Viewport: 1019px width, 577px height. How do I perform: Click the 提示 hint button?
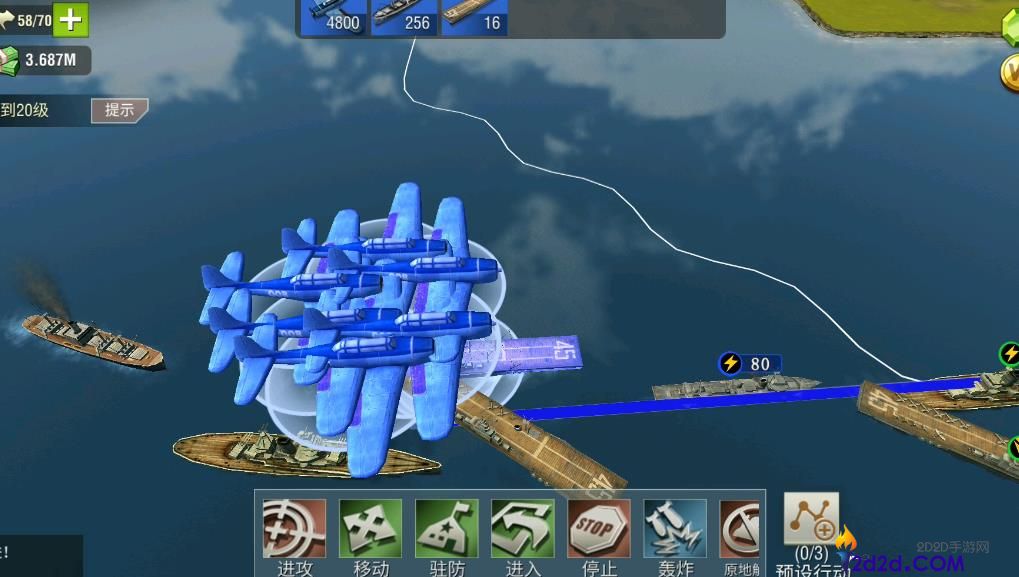(119, 110)
